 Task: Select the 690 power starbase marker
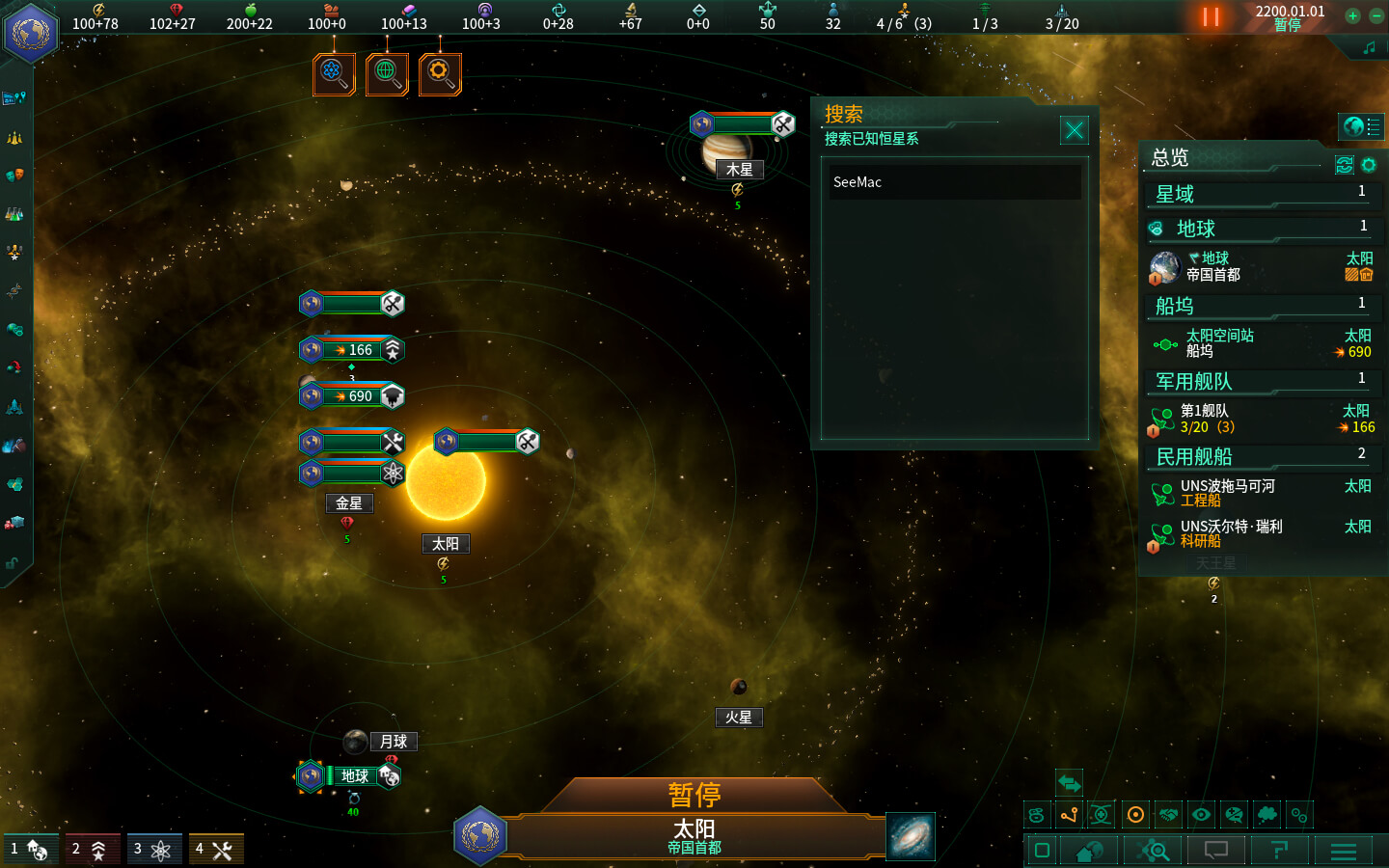[x=353, y=396]
